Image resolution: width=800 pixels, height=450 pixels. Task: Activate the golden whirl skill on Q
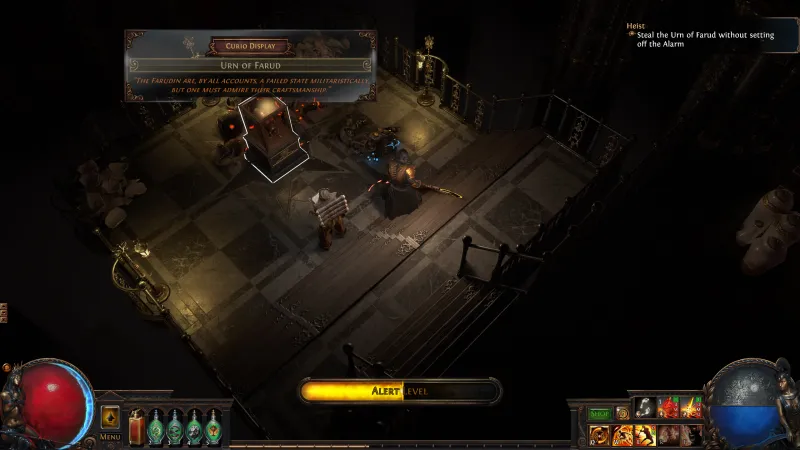tap(601, 435)
